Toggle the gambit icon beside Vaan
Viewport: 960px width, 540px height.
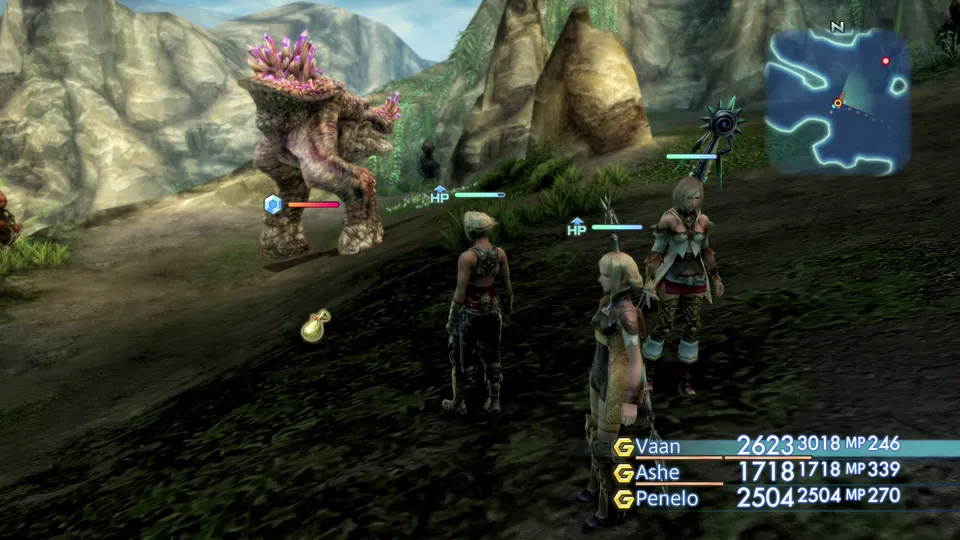(624, 447)
